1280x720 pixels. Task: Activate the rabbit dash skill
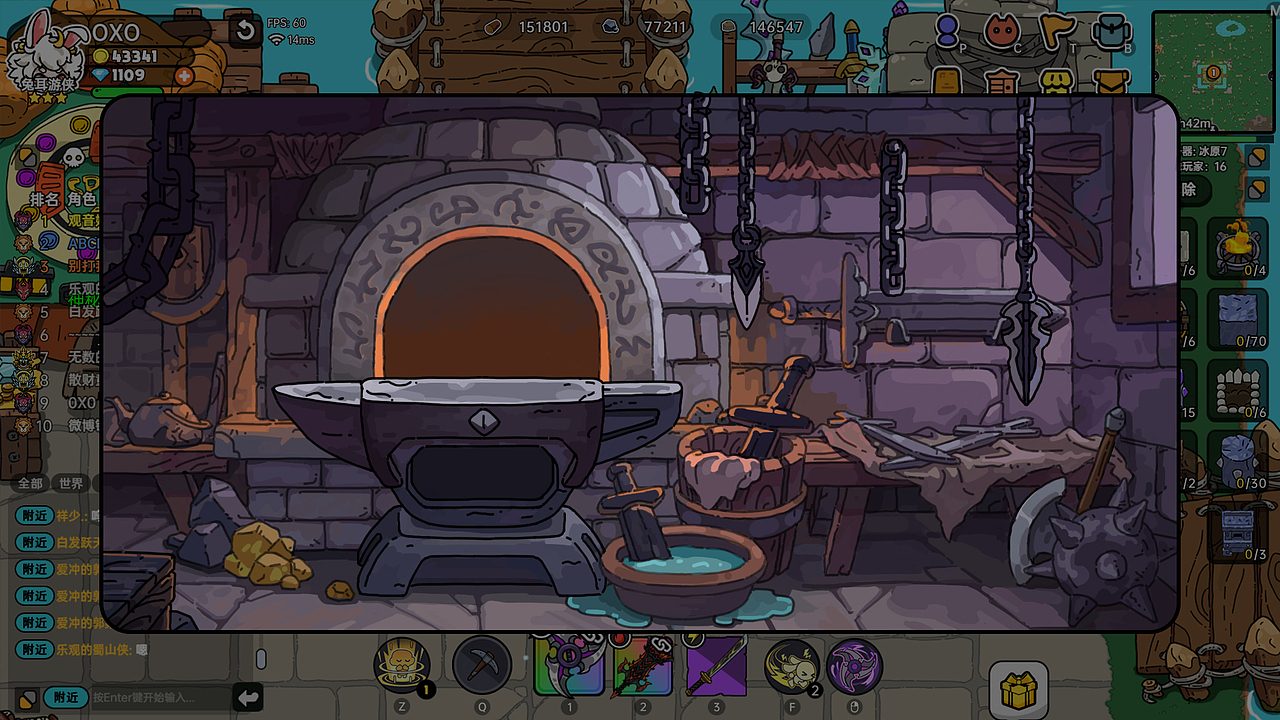(792, 666)
